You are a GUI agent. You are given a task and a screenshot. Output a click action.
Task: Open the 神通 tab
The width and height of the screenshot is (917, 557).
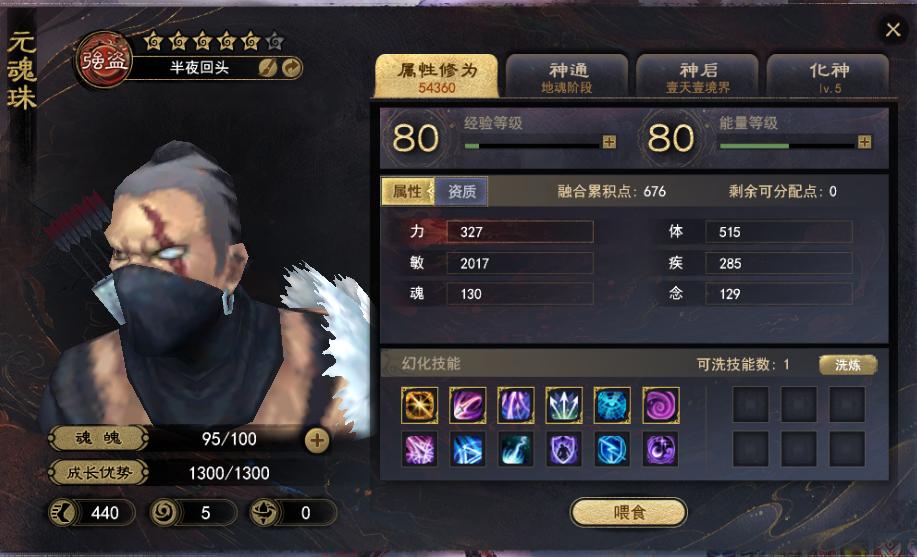pyautogui.click(x=567, y=77)
